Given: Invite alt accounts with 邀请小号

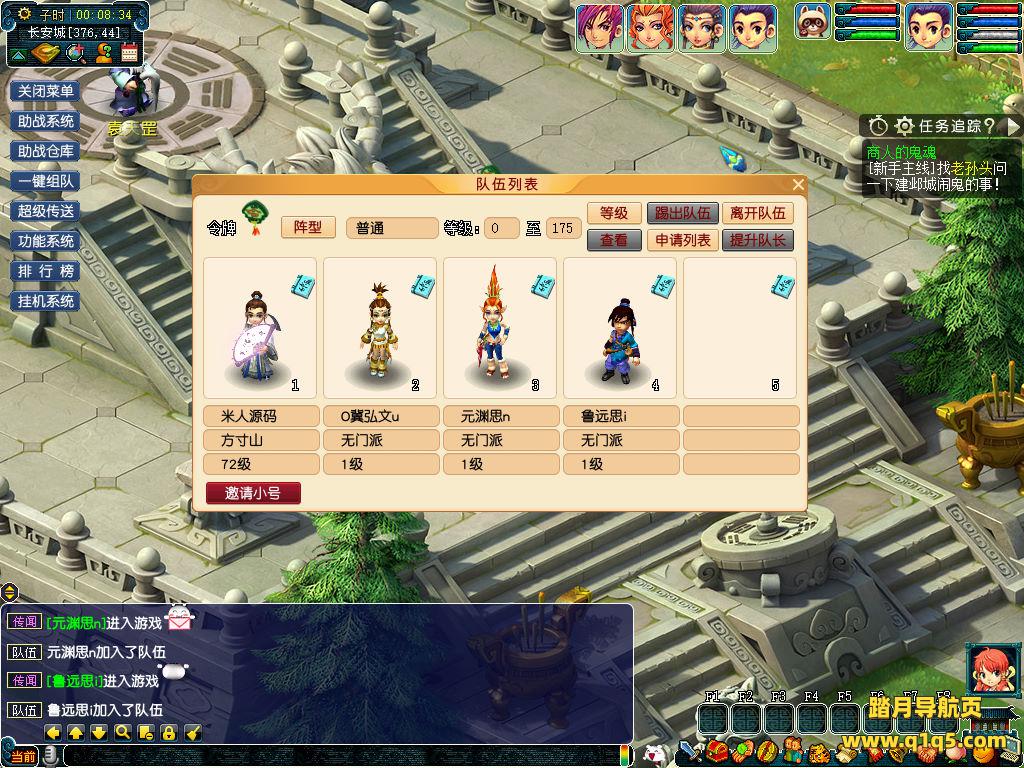Looking at the screenshot, I should pos(253,493).
